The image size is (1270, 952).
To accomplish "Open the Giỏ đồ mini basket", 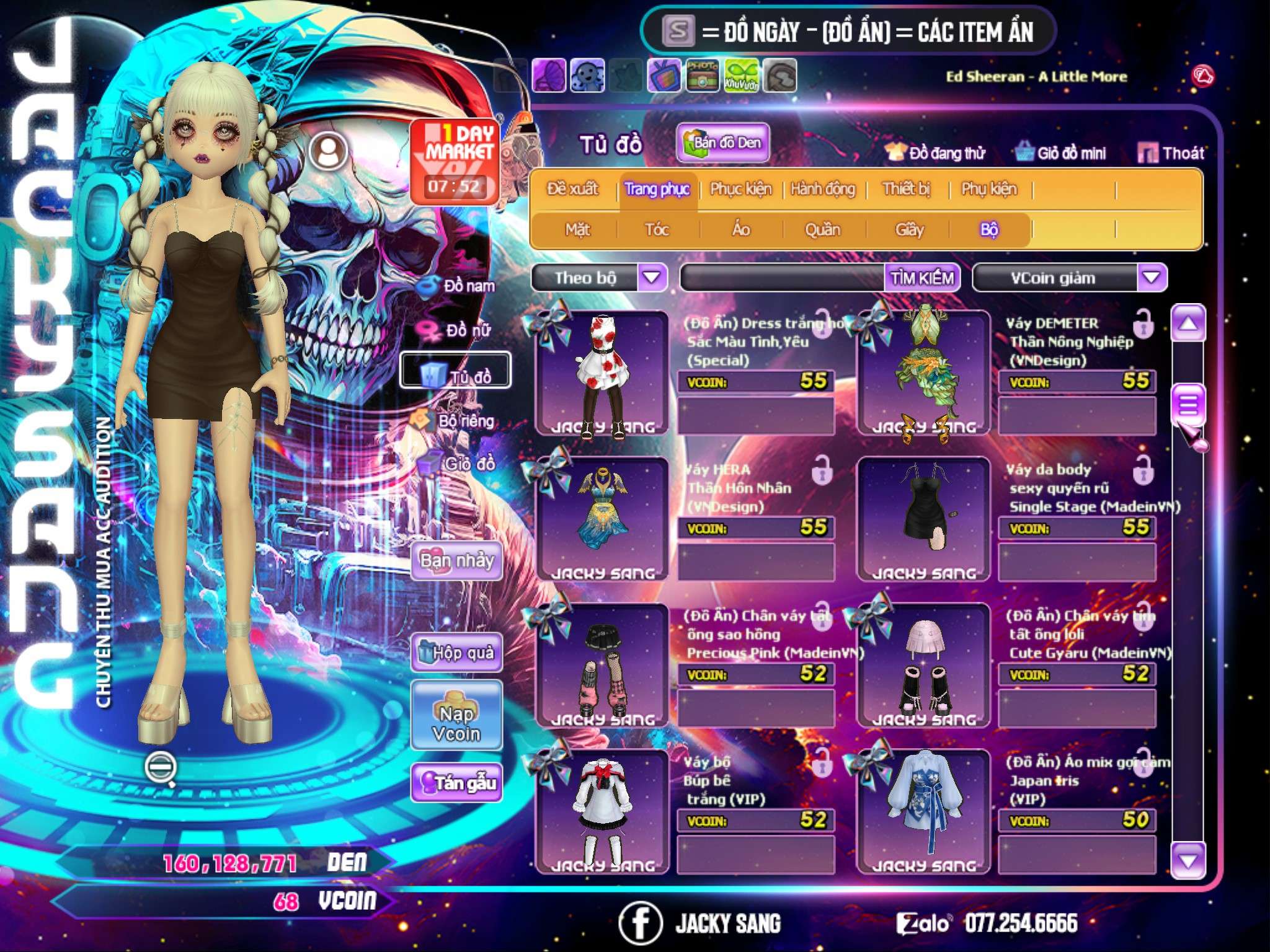I will [1061, 152].
